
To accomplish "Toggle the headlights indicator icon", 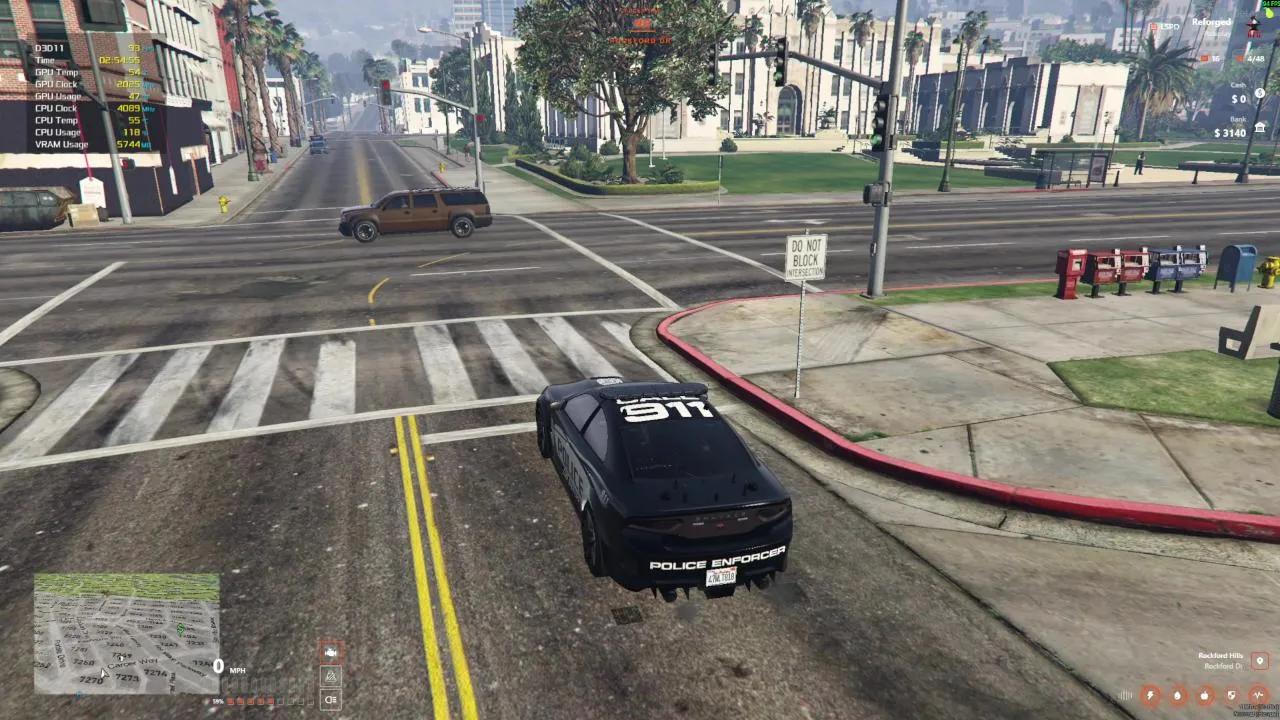I will point(329,699).
